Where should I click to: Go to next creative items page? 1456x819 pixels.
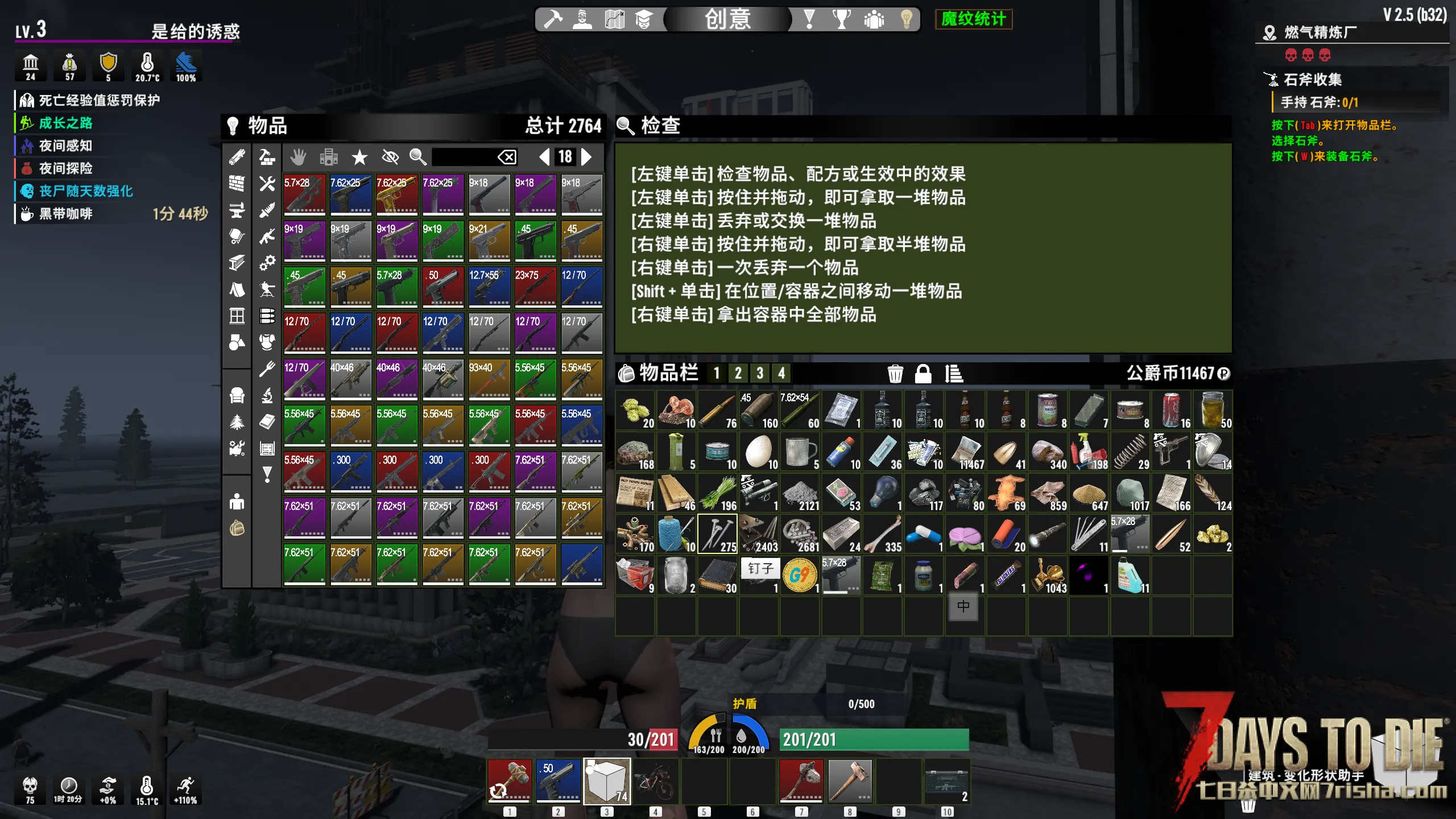(x=586, y=156)
